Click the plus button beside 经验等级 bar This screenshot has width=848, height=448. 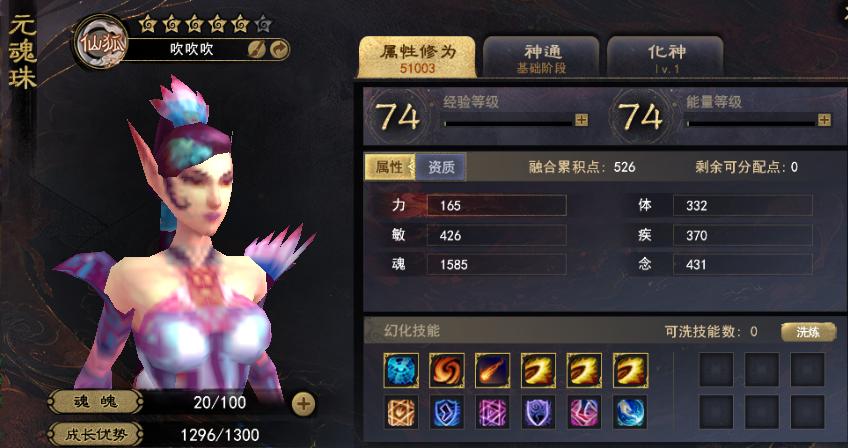pos(581,120)
